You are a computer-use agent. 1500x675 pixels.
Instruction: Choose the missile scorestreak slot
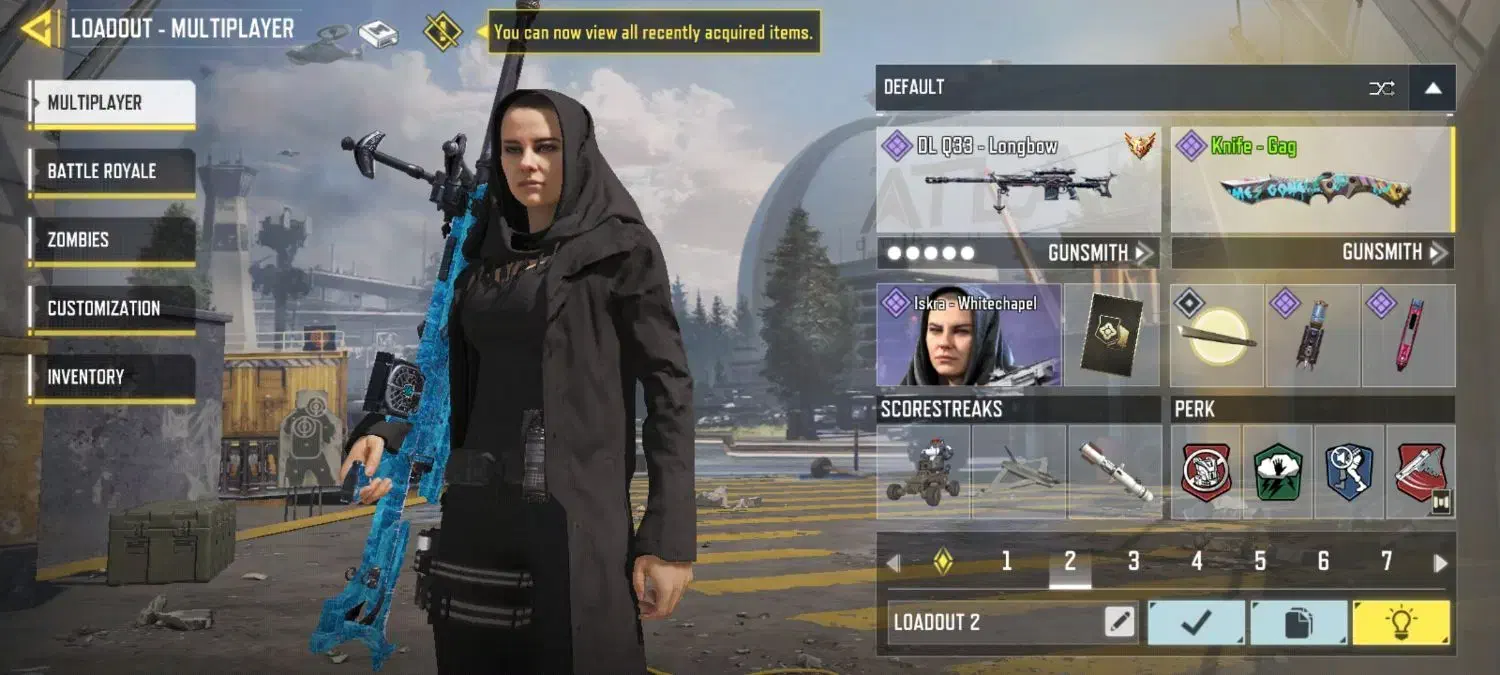tap(1115, 471)
